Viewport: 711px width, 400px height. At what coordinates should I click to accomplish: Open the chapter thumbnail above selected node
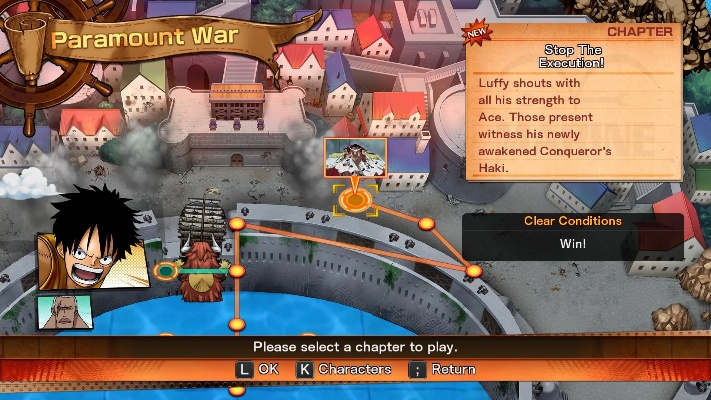354,158
